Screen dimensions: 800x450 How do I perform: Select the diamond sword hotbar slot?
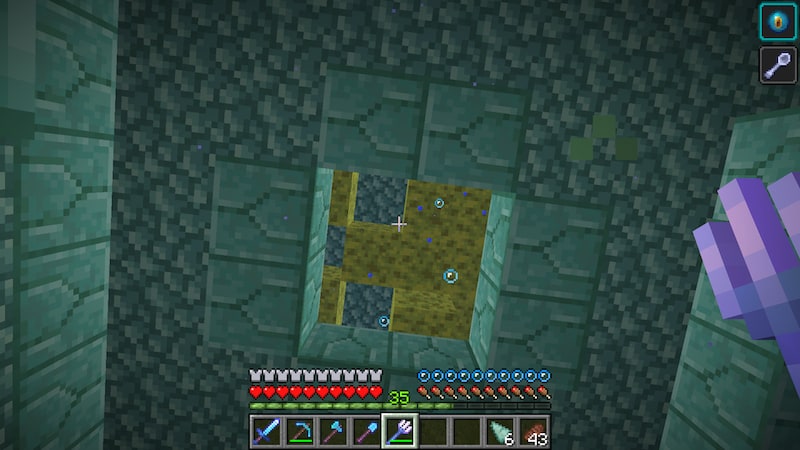tap(265, 432)
